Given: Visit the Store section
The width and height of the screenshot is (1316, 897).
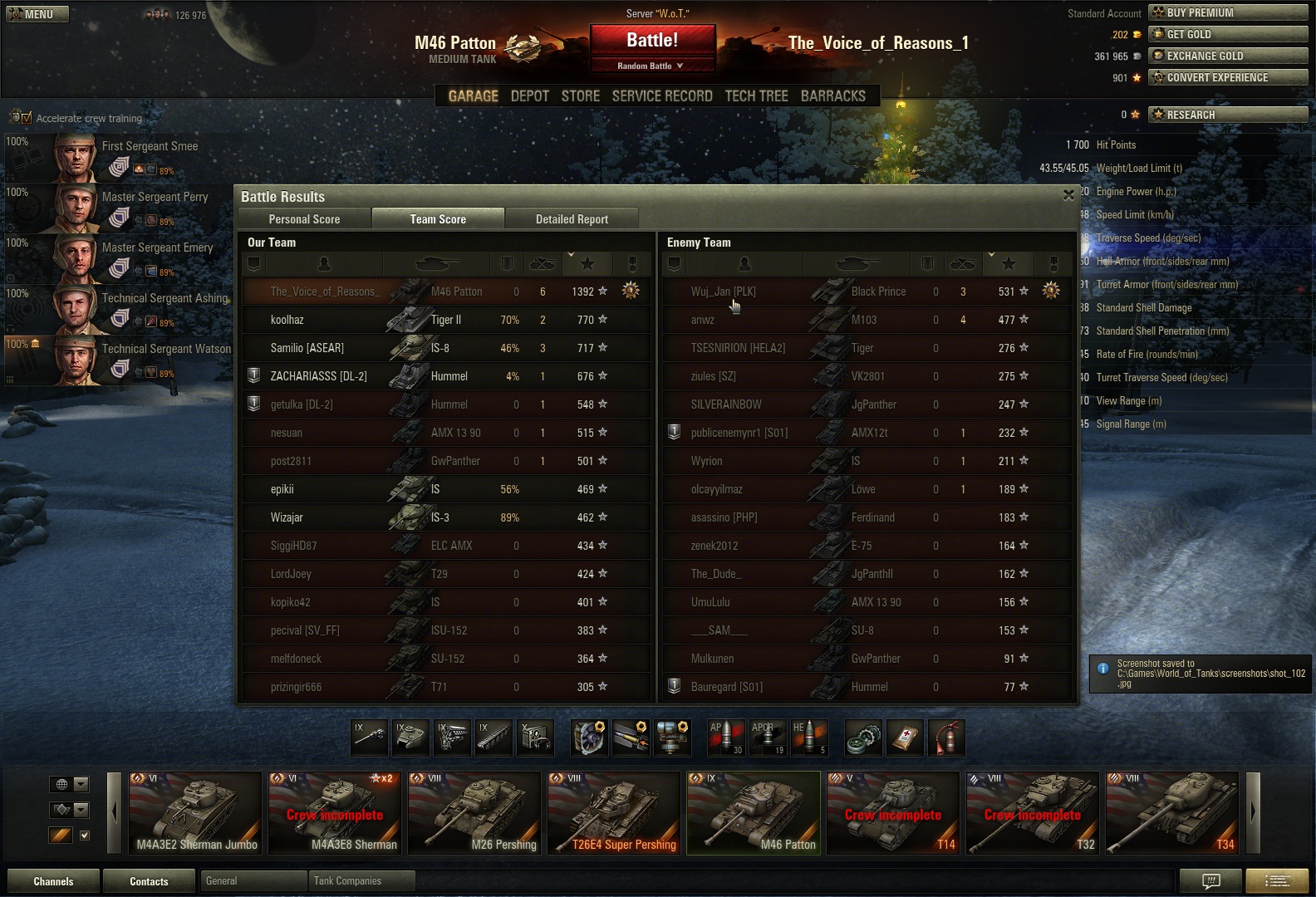Looking at the screenshot, I should click(x=580, y=96).
